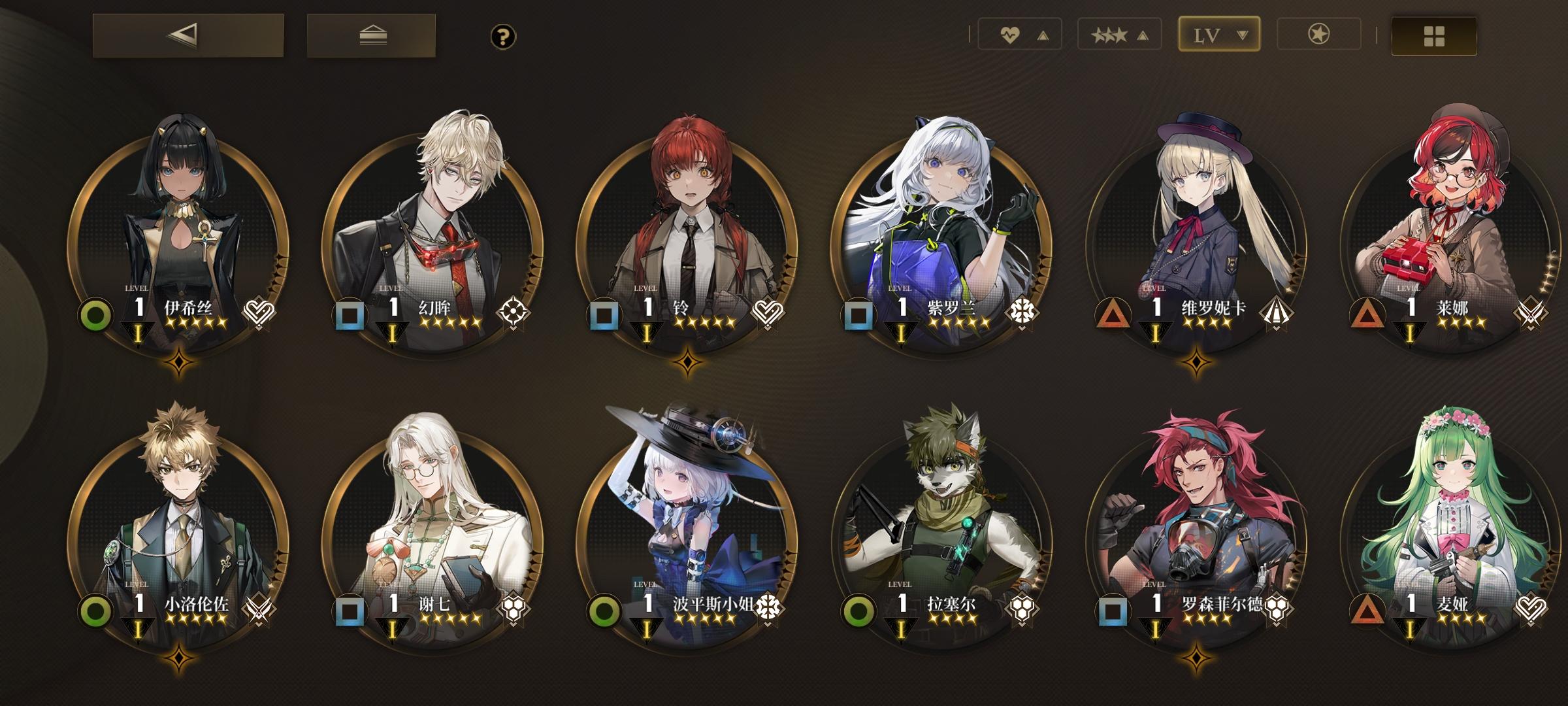1568x706 pixels.
Task: Click the cake/menu icon button
Action: coord(370,36)
